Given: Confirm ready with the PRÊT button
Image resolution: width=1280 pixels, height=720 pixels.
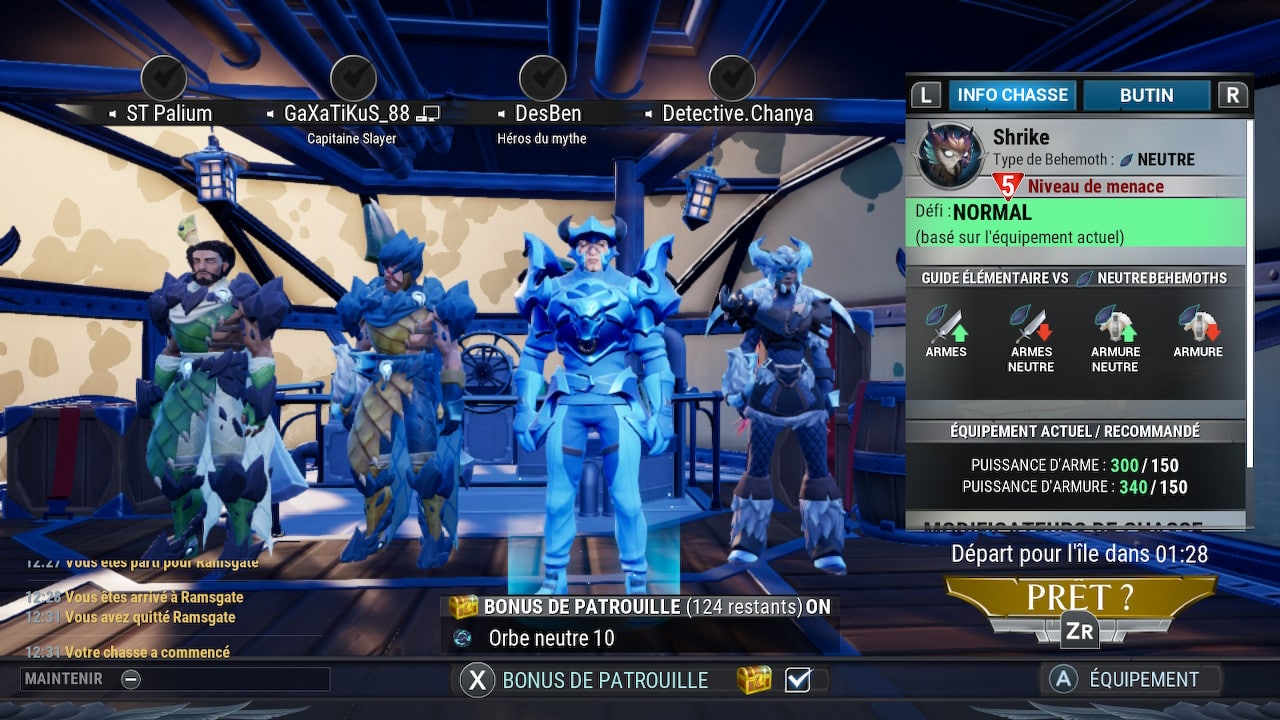Looking at the screenshot, I should 1080,600.
